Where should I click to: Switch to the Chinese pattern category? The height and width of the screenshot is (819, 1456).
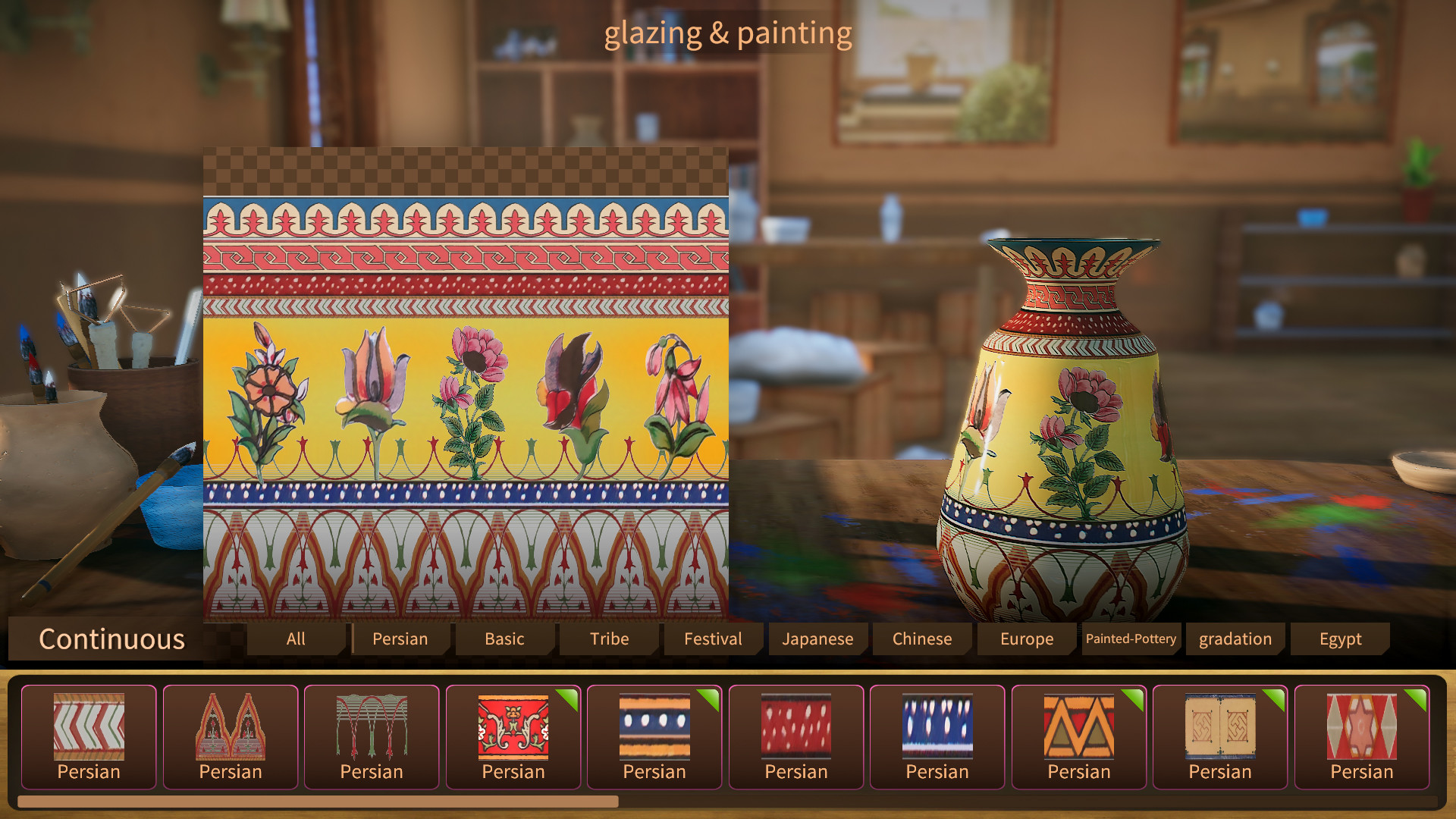click(922, 639)
